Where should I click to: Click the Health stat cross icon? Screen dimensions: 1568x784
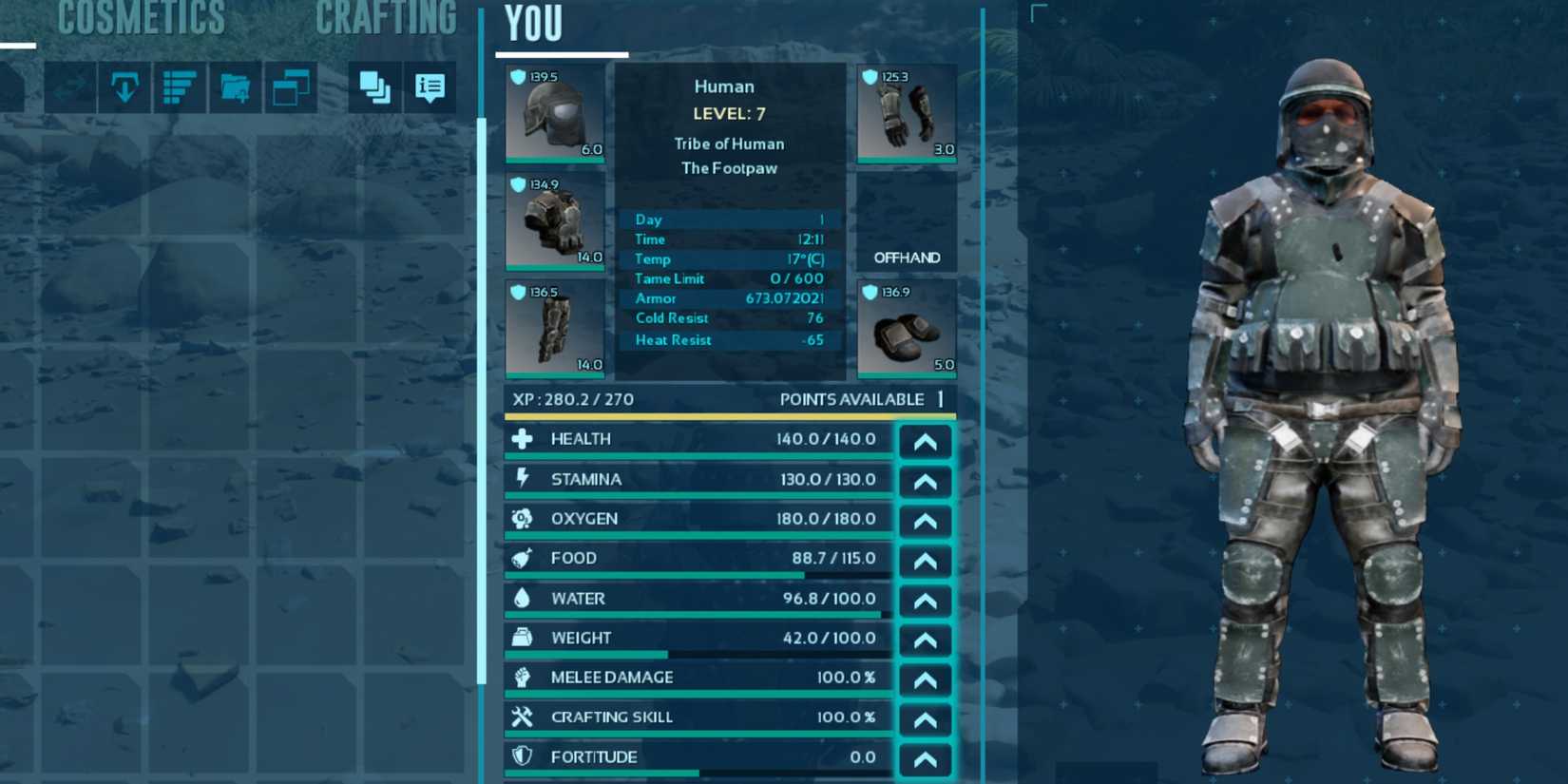[x=521, y=438]
